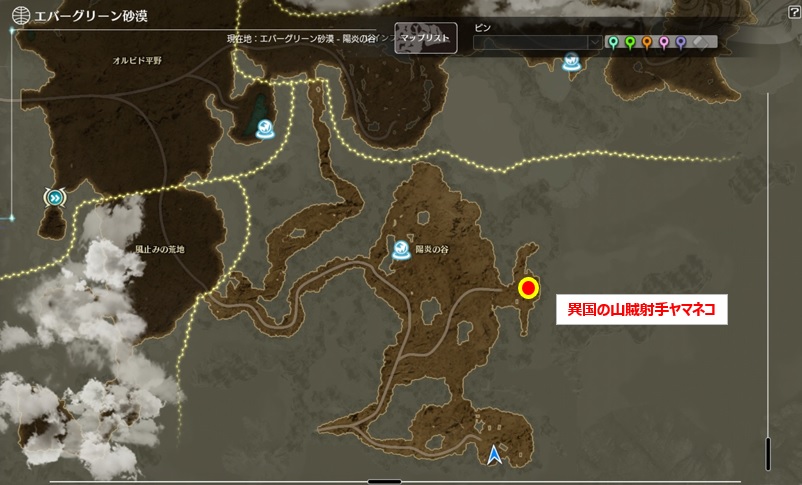This screenshot has width=802, height=485.
Task: Select the orange map pin
Action: point(647,43)
